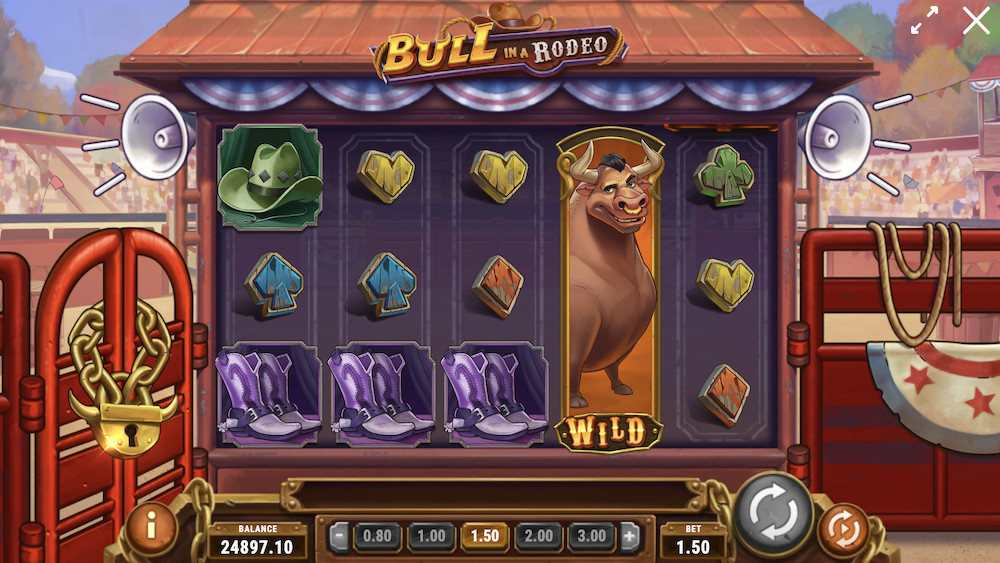The image size is (1000, 563).
Task: Select the 1.50 bet amount
Action: 485,536
